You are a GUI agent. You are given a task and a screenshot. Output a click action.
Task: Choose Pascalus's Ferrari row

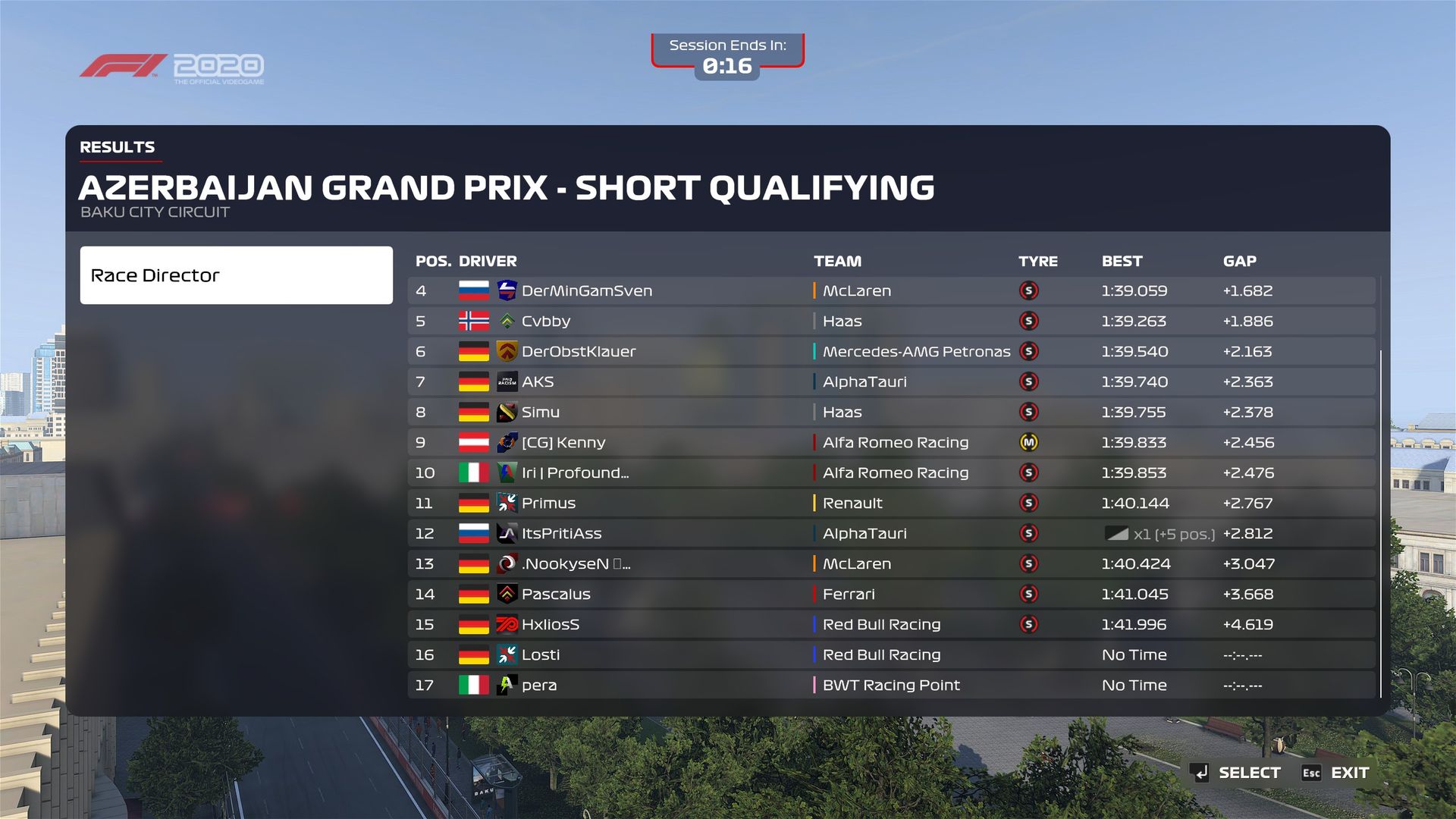coord(891,595)
